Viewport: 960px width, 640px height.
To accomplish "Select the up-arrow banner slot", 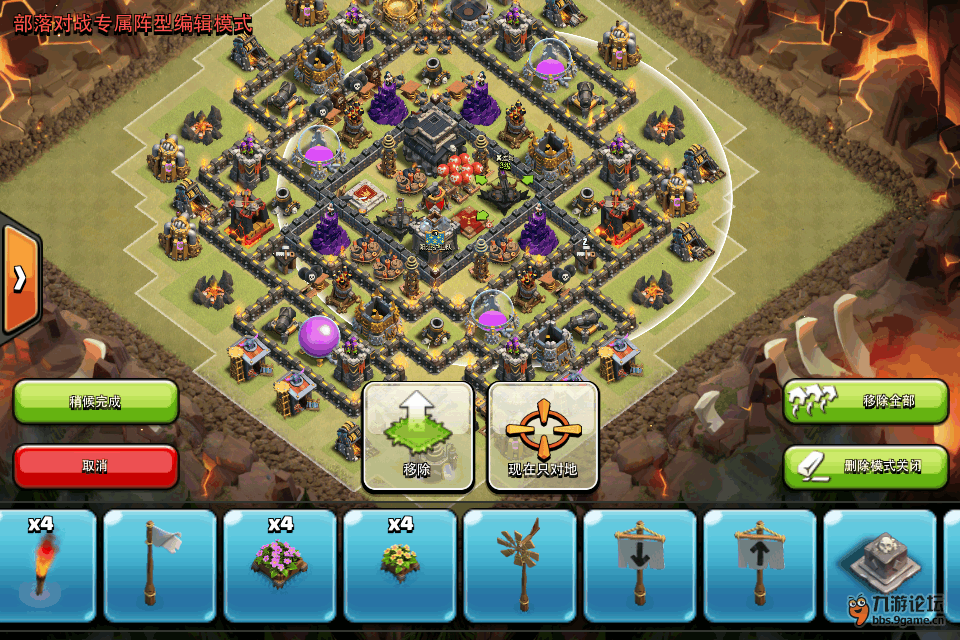I will [760, 566].
